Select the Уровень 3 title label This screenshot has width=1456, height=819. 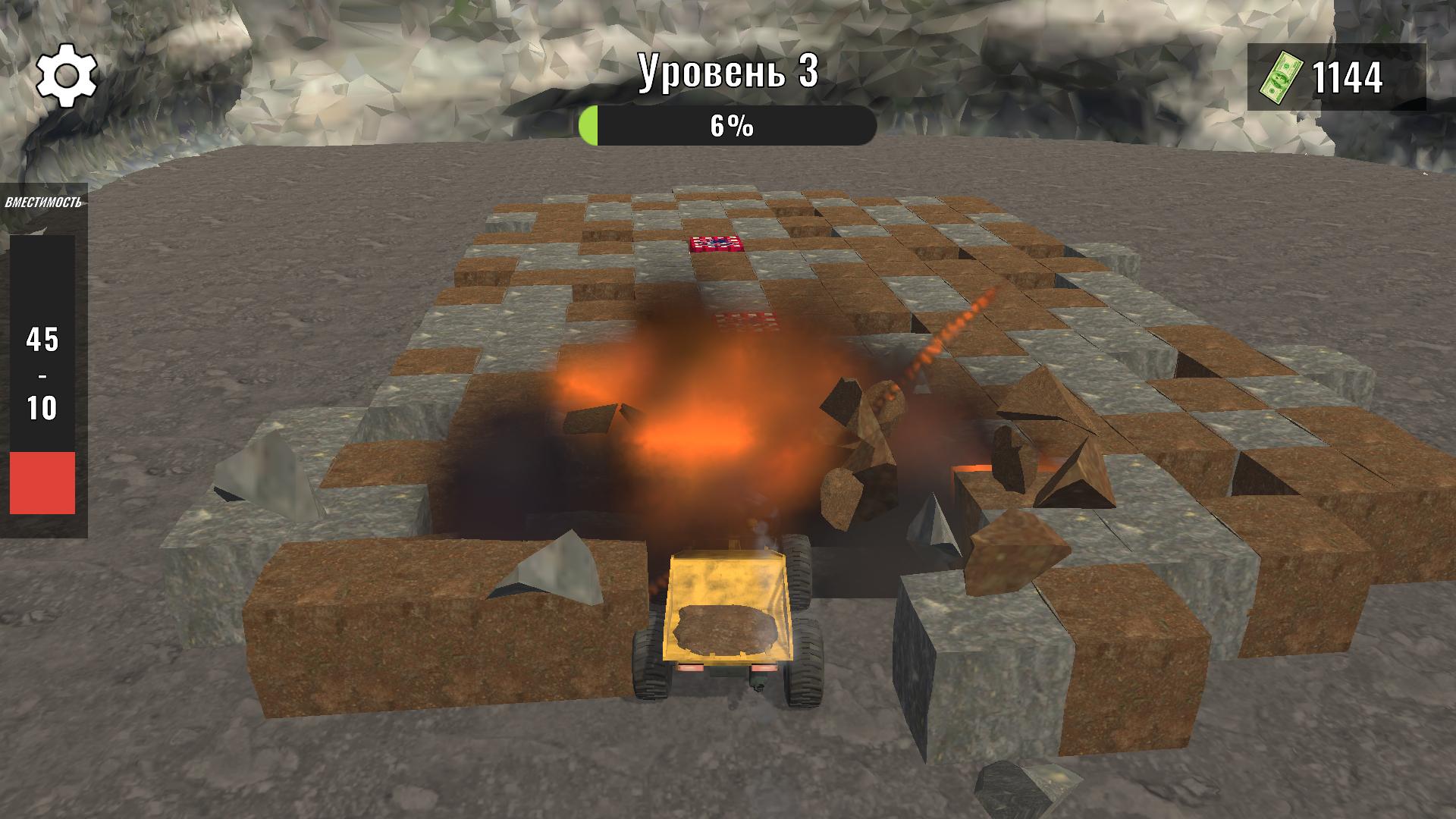pos(728,72)
